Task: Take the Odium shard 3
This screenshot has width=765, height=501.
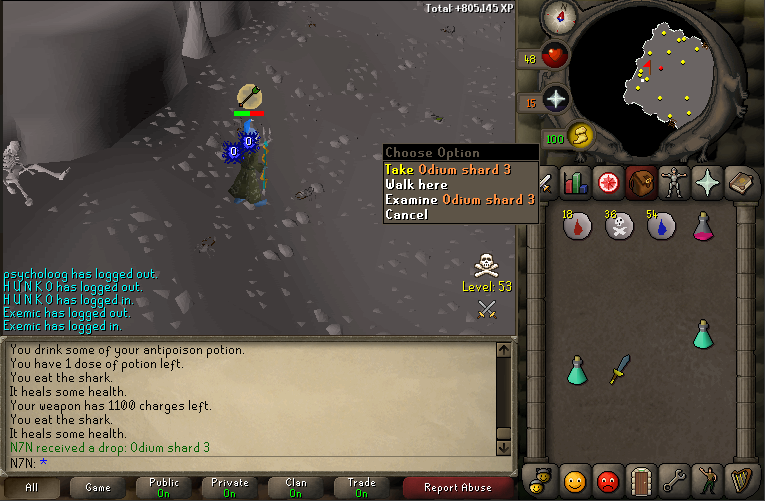Action: coord(448,169)
